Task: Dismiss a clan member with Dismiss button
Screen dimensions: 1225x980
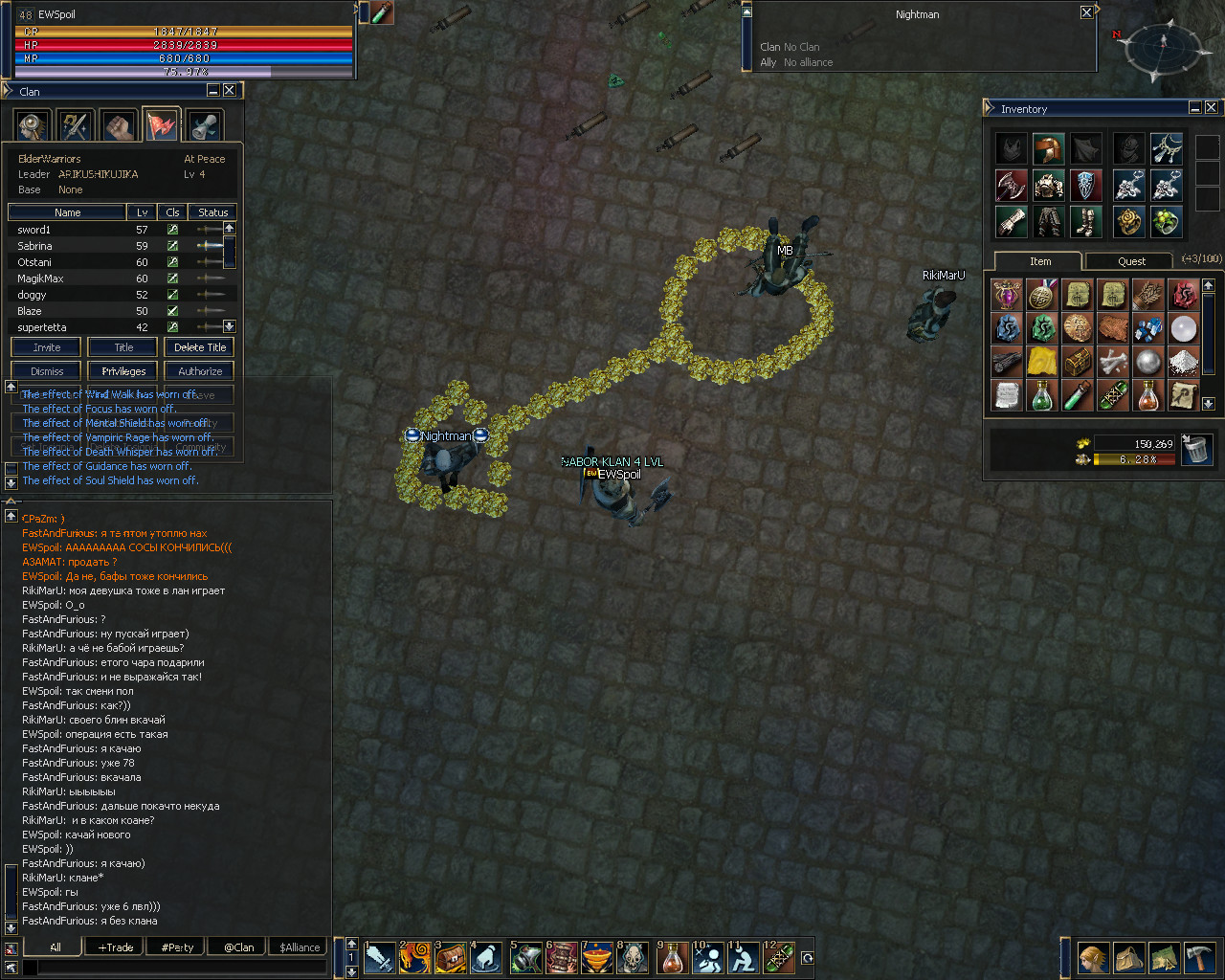Action: (46, 371)
